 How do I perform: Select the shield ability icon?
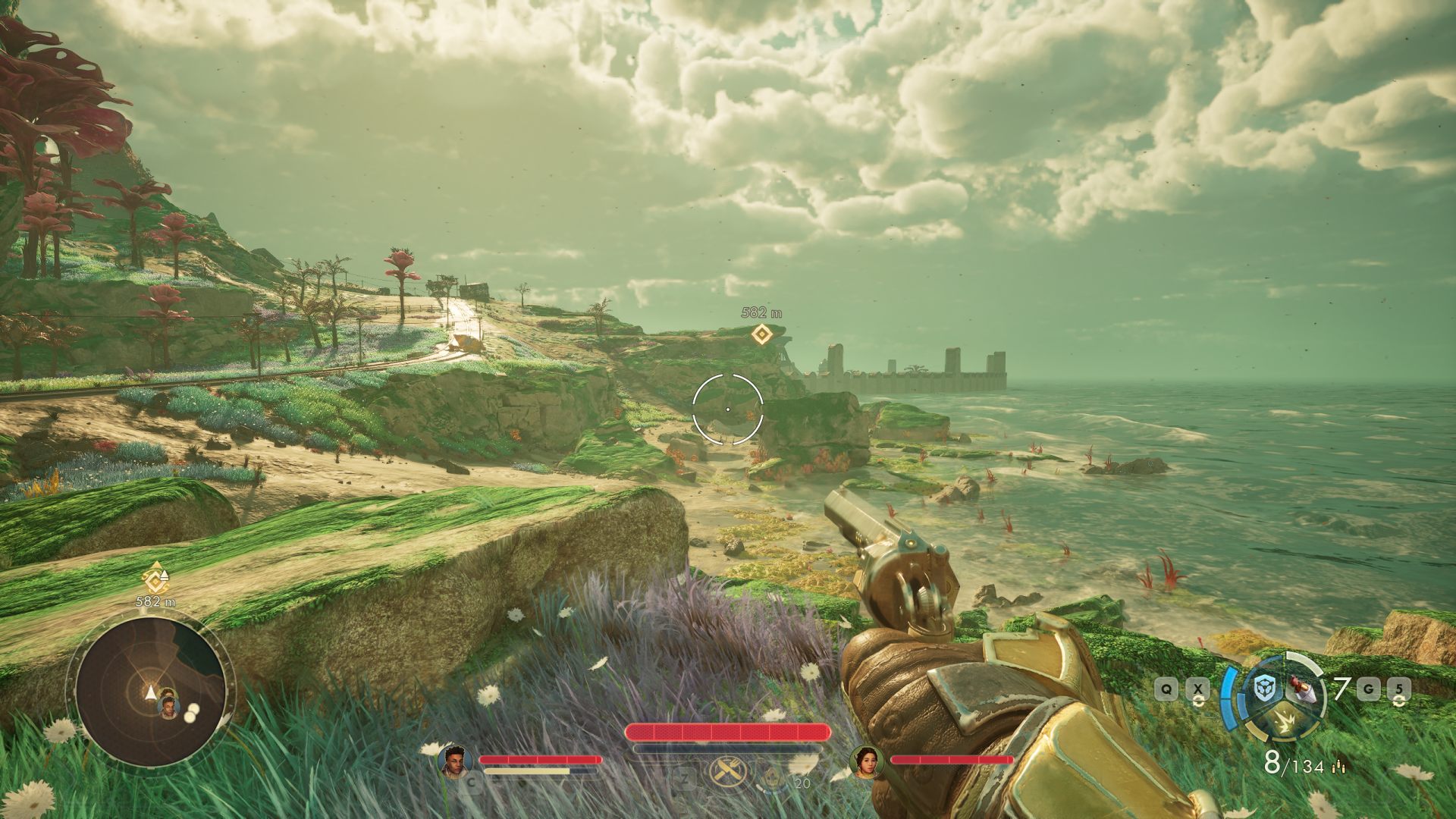pyautogui.click(x=1264, y=688)
